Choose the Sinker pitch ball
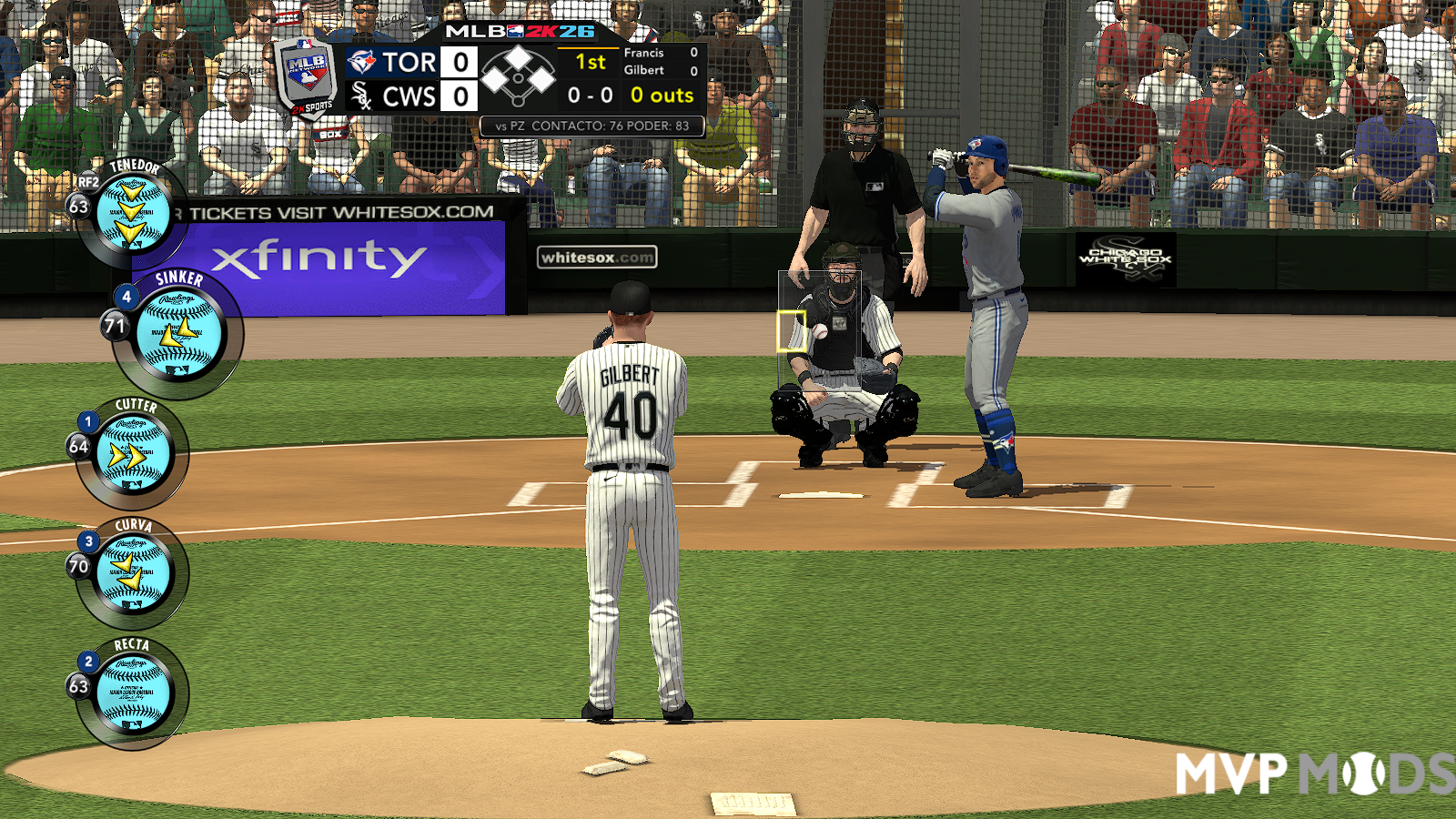 (178, 335)
